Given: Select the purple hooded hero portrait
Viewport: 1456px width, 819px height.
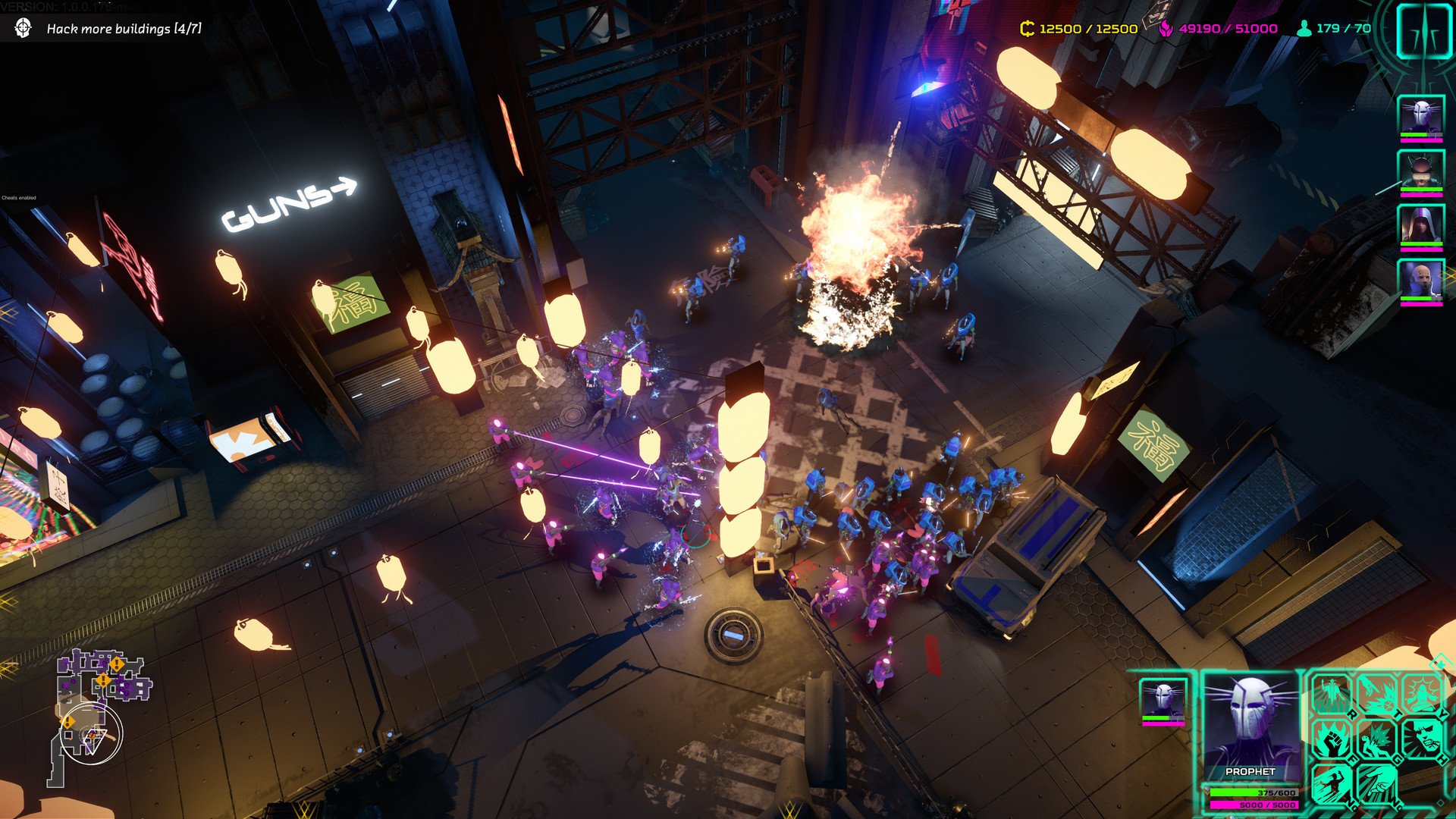Looking at the screenshot, I should 1420,227.
